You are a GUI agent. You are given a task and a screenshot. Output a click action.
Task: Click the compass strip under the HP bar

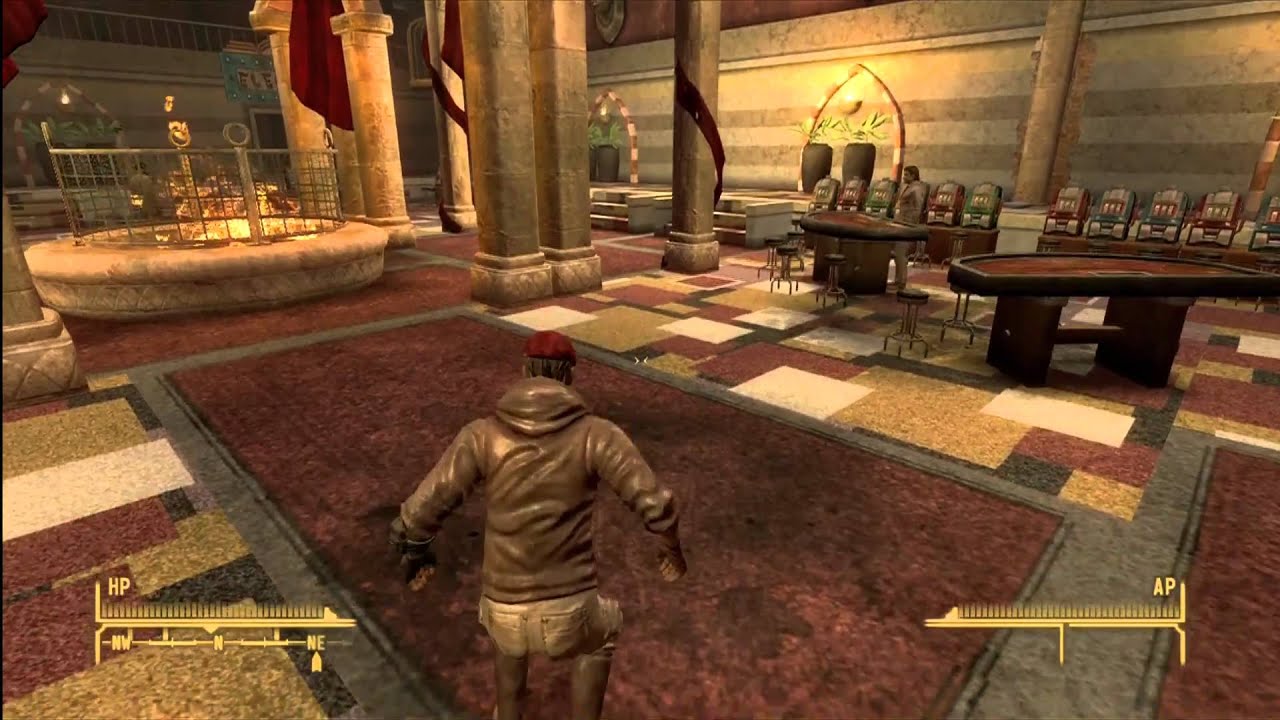[218, 640]
